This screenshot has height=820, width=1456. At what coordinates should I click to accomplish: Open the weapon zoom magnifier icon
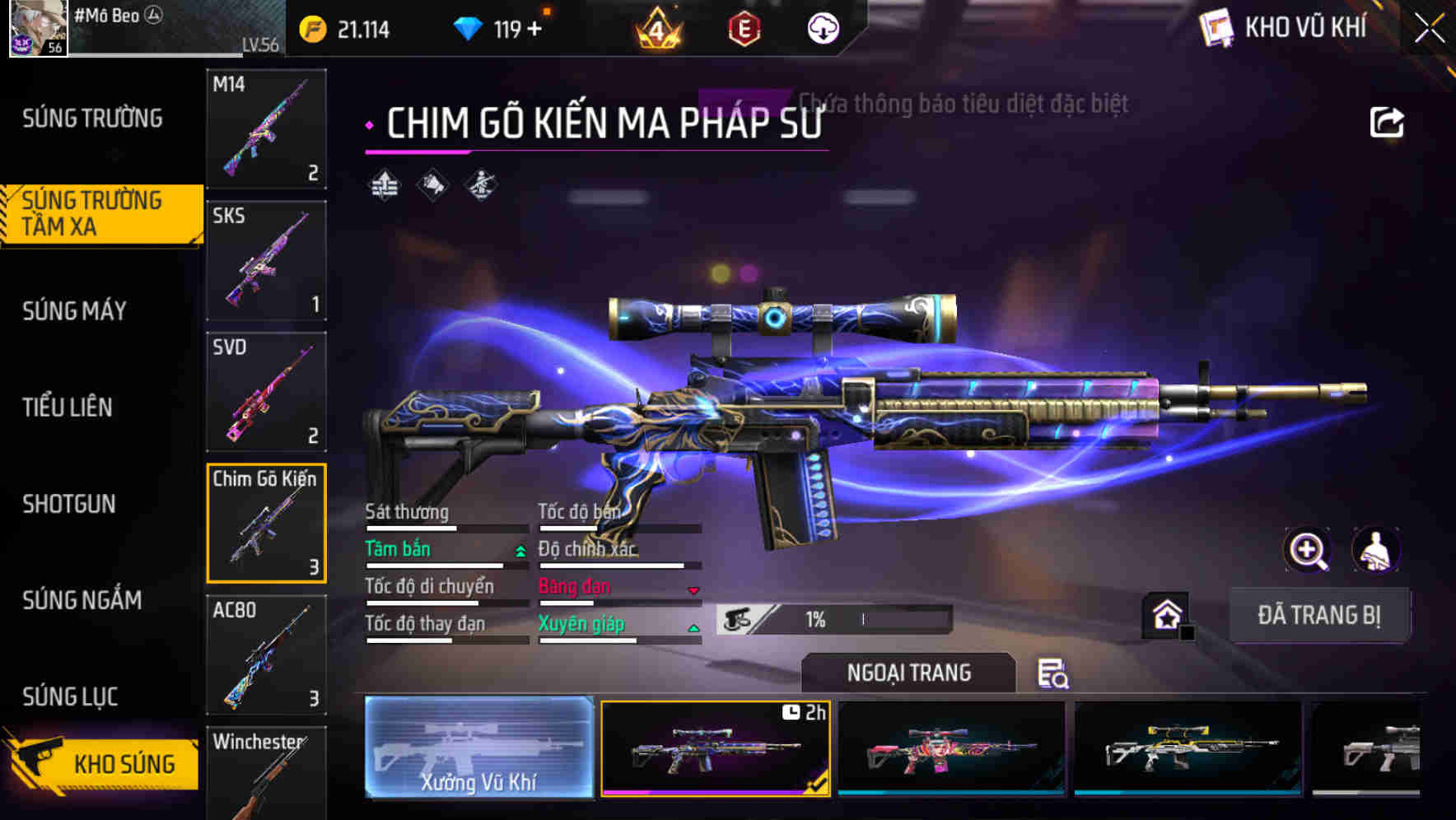(1307, 550)
